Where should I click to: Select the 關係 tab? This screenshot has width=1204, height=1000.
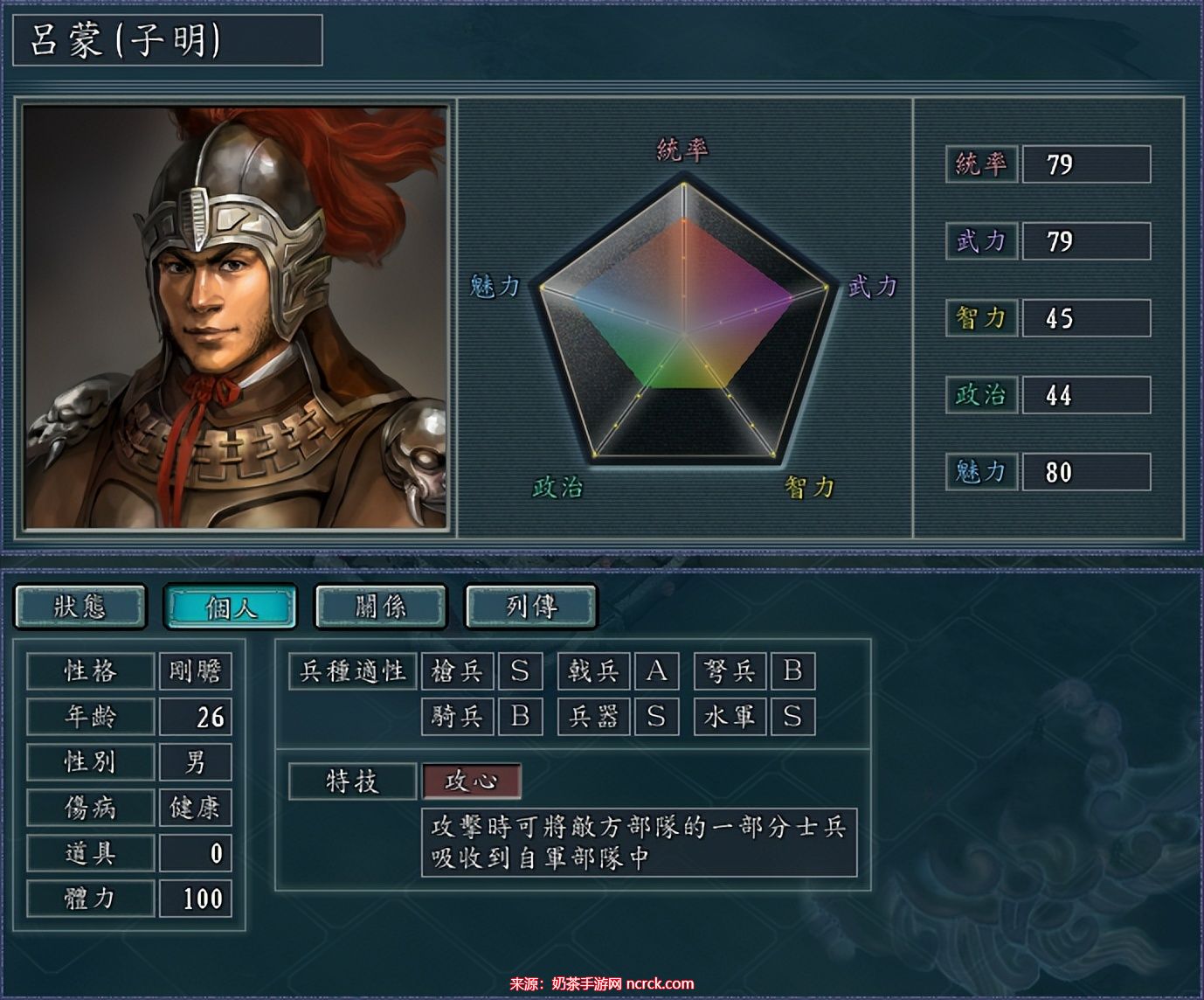379,605
